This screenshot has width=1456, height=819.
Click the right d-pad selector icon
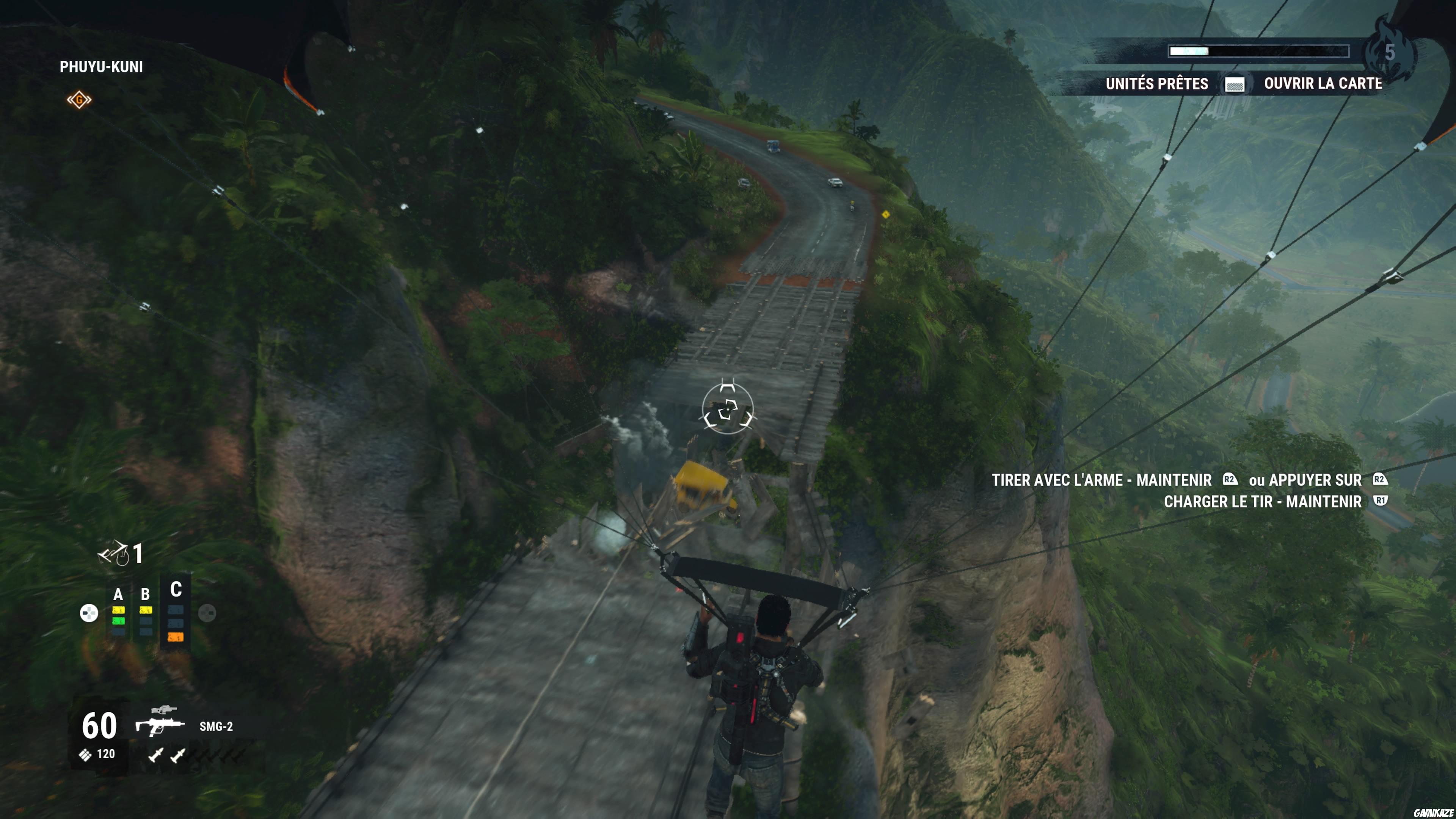(x=207, y=613)
